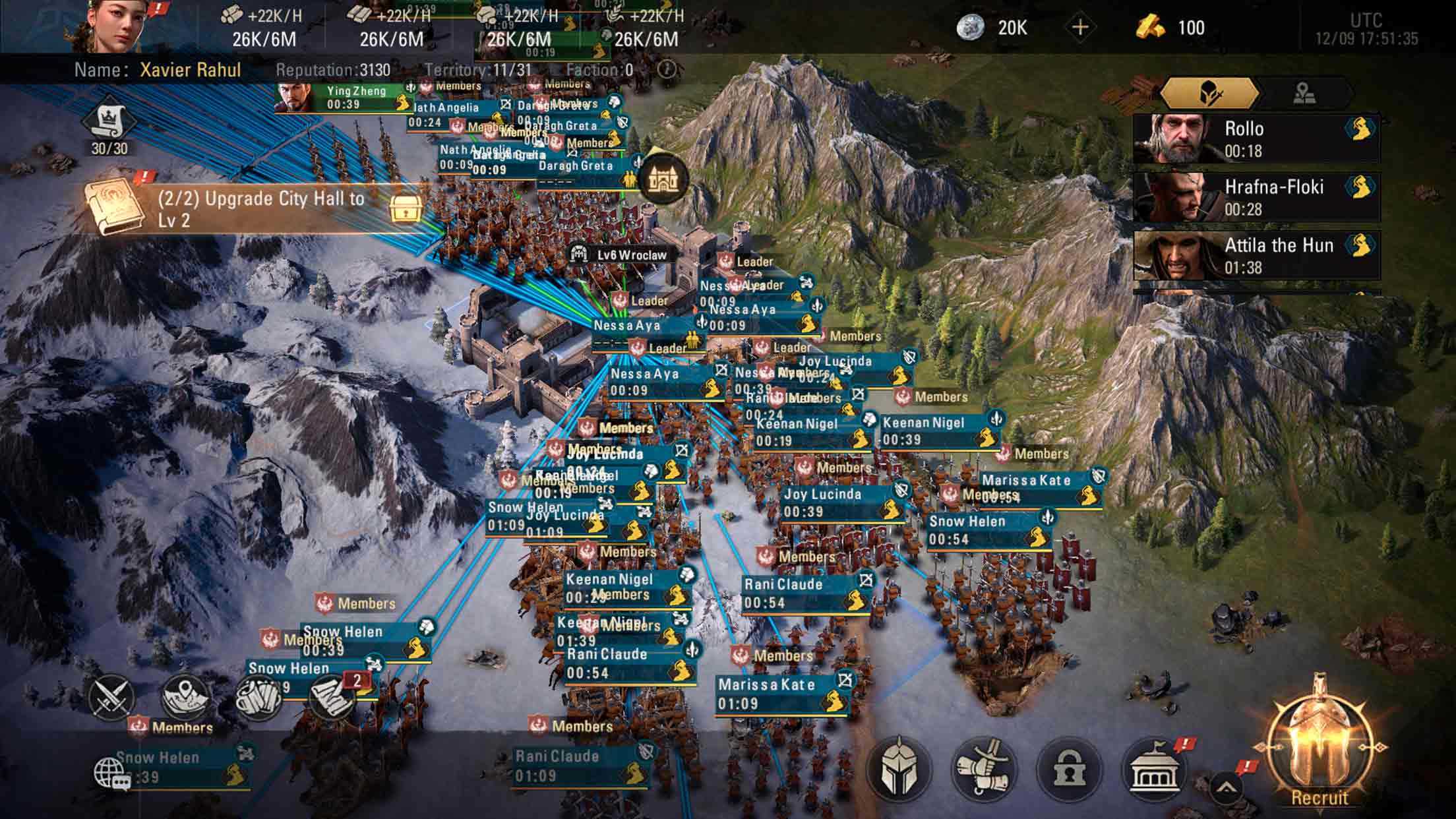Viewport: 1456px width, 819px height.
Task: Add silver coins with the plus button
Action: click(x=1080, y=28)
